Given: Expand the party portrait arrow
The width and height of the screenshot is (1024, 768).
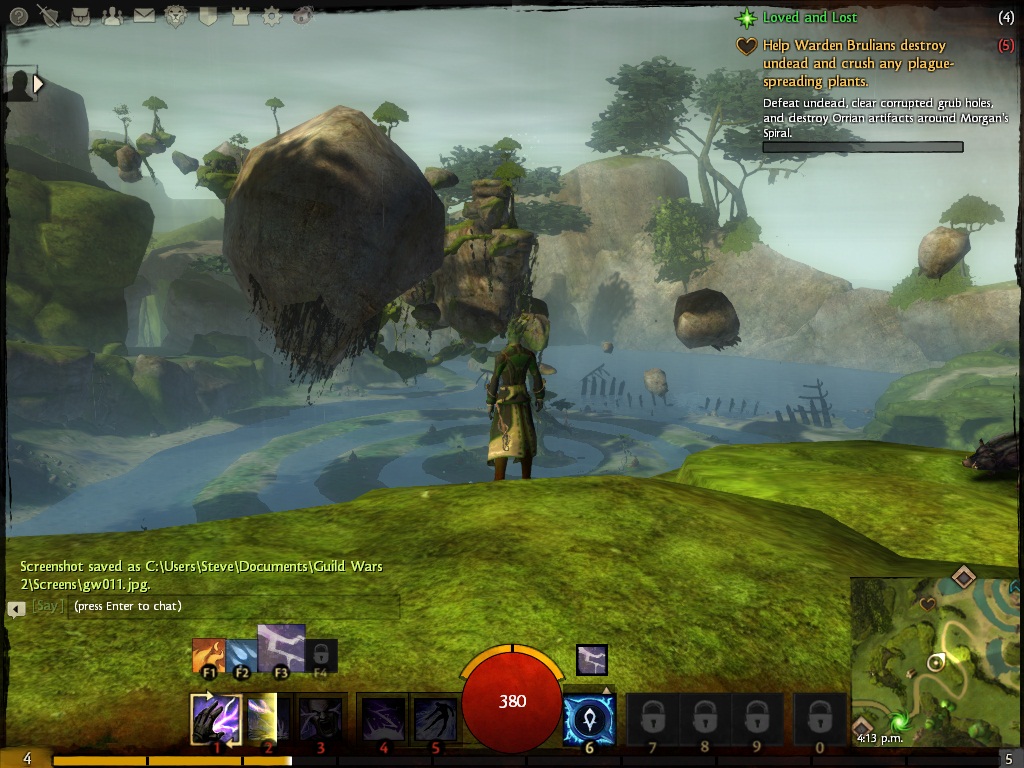Looking at the screenshot, I should tap(39, 85).
